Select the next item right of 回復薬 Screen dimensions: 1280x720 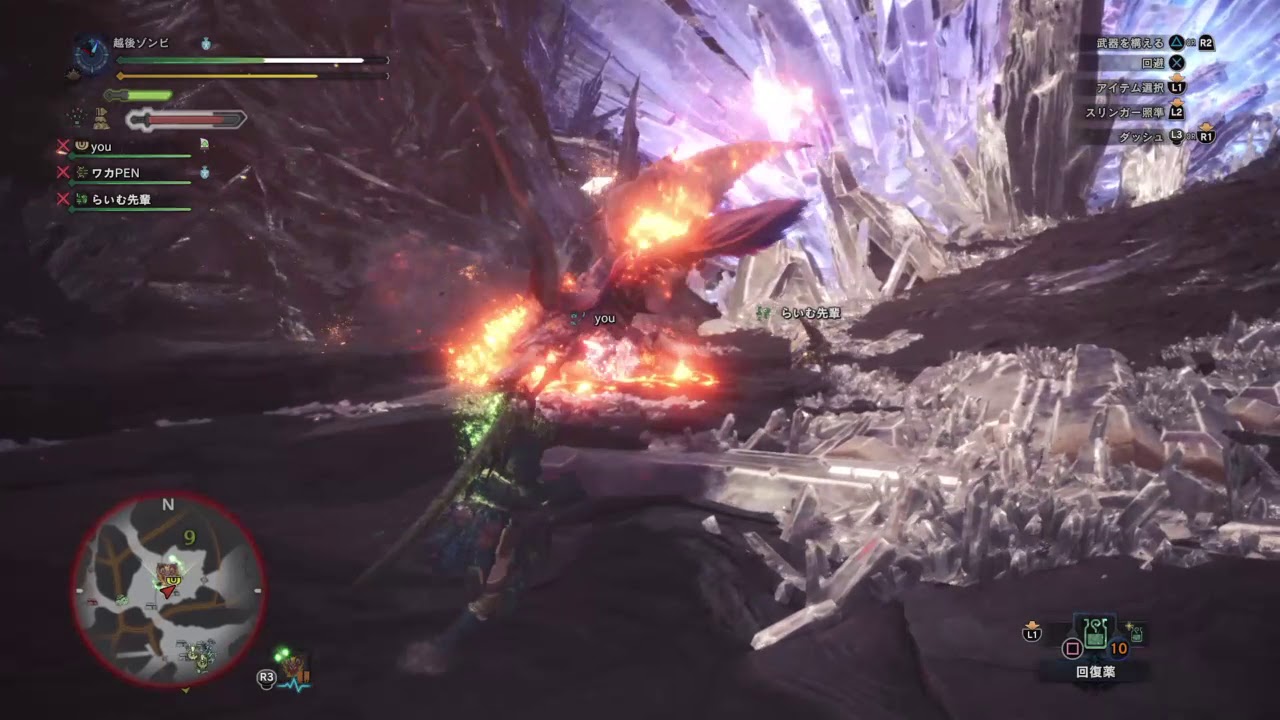coord(1135,633)
